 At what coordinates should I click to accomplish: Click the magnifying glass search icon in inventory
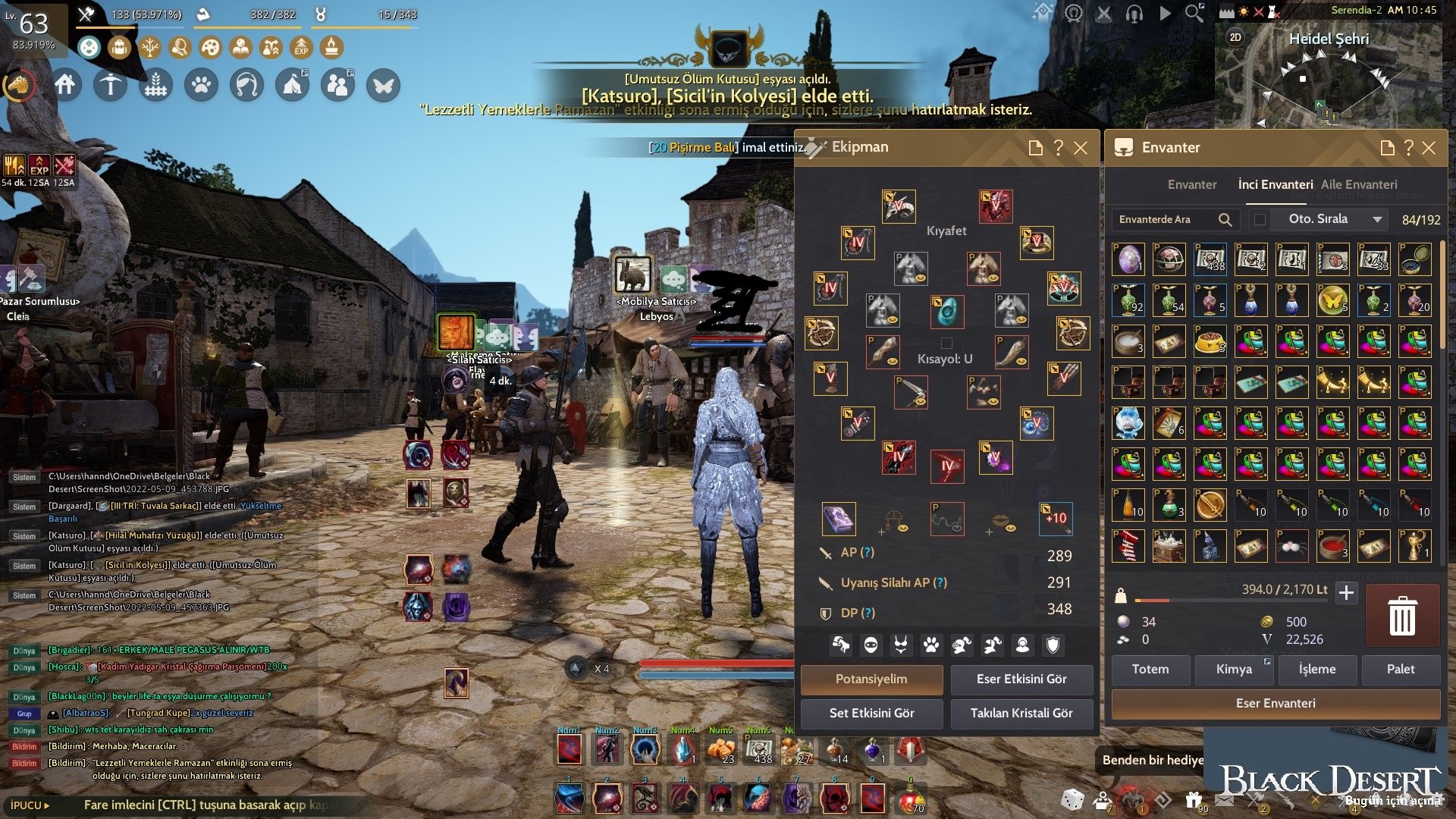pyautogui.click(x=1226, y=219)
